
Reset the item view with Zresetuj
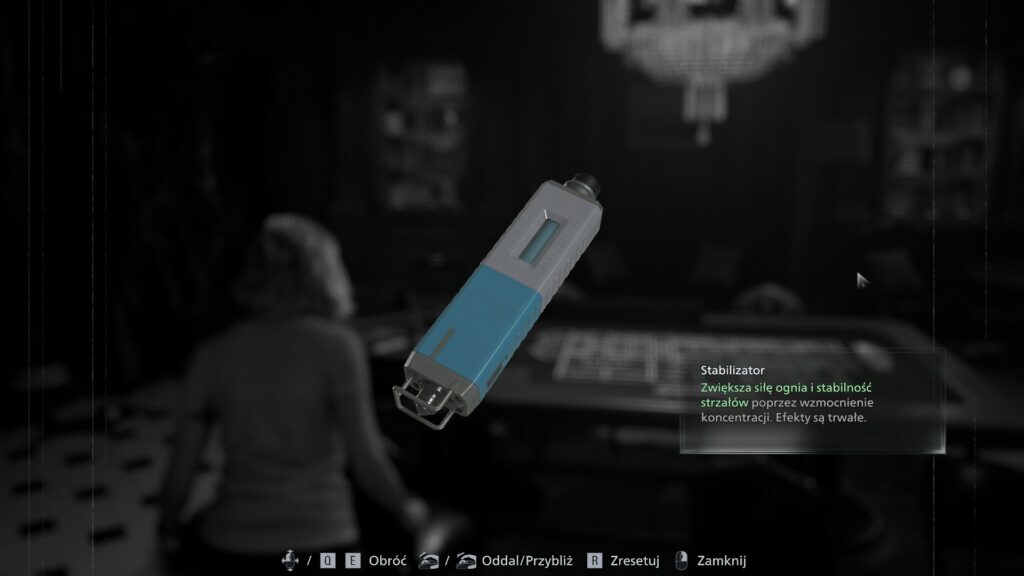(x=635, y=561)
